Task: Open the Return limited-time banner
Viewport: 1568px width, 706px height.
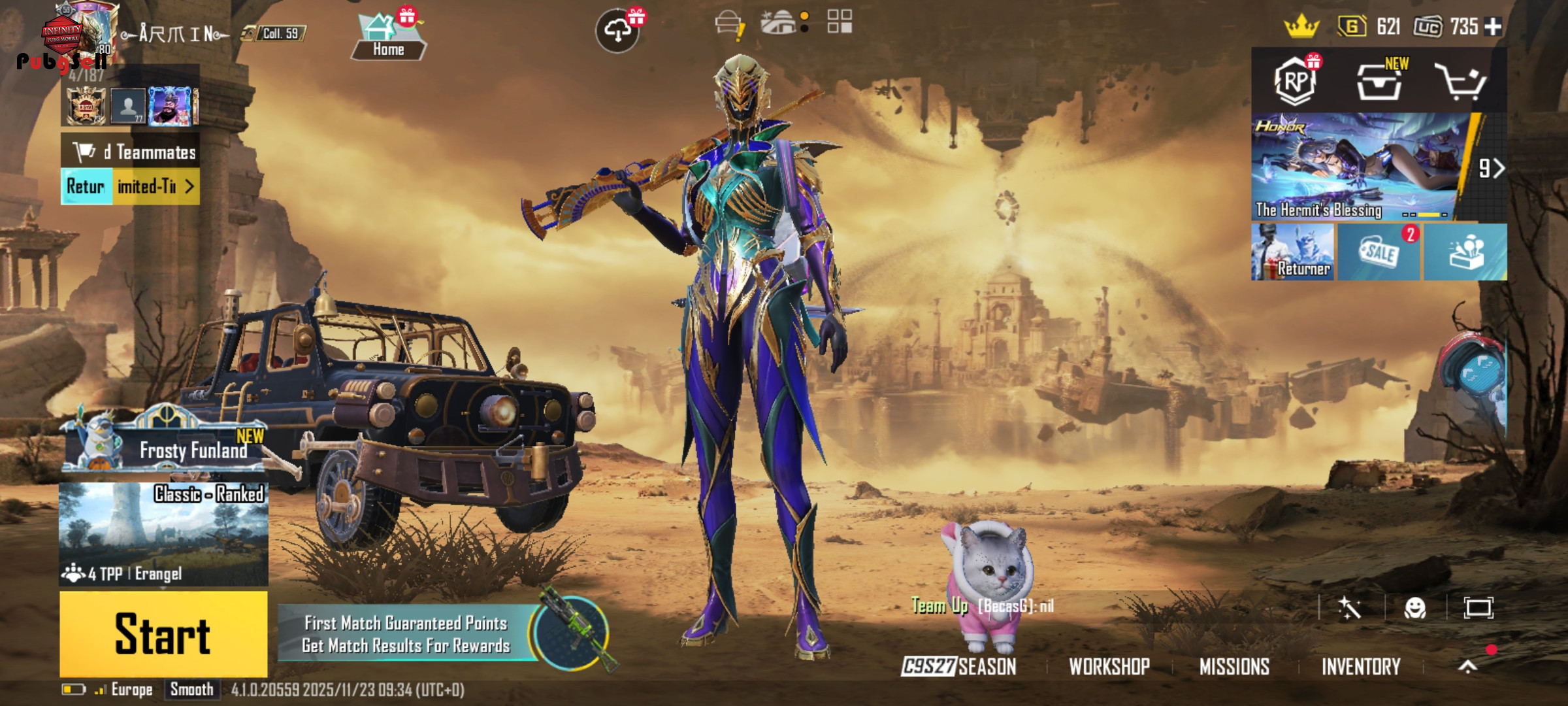Action: [130, 187]
